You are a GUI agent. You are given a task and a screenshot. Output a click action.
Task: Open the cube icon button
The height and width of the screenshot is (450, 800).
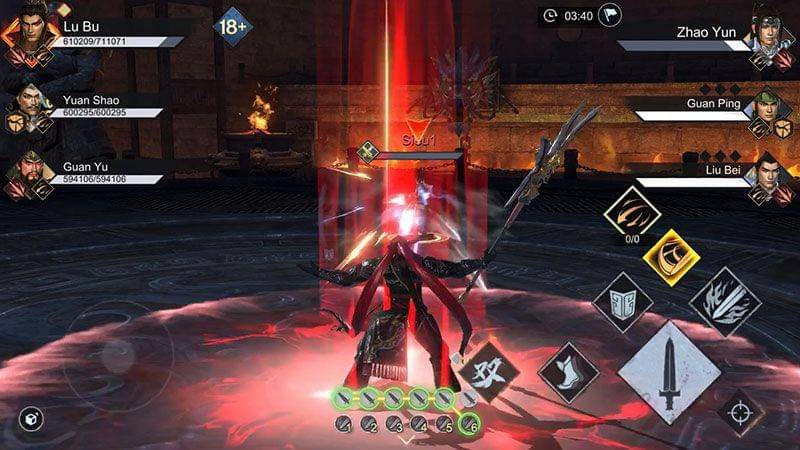click(x=31, y=418)
